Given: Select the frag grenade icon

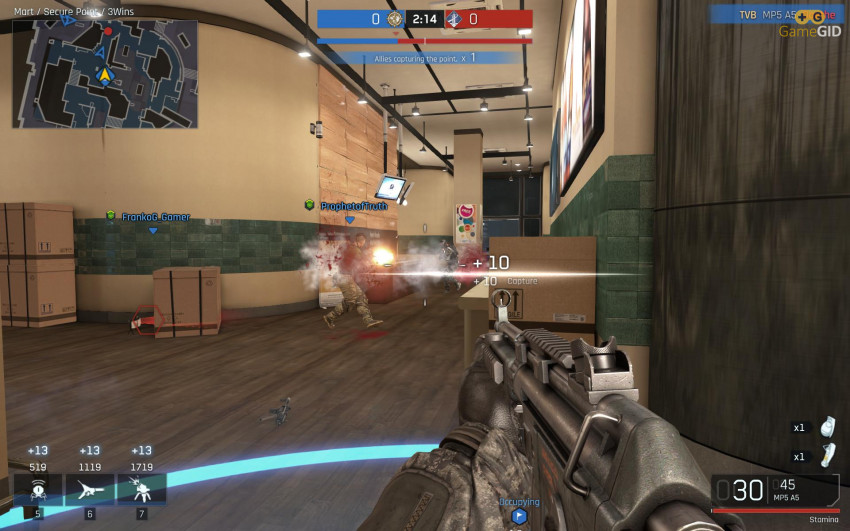Looking at the screenshot, I should tap(826, 427).
